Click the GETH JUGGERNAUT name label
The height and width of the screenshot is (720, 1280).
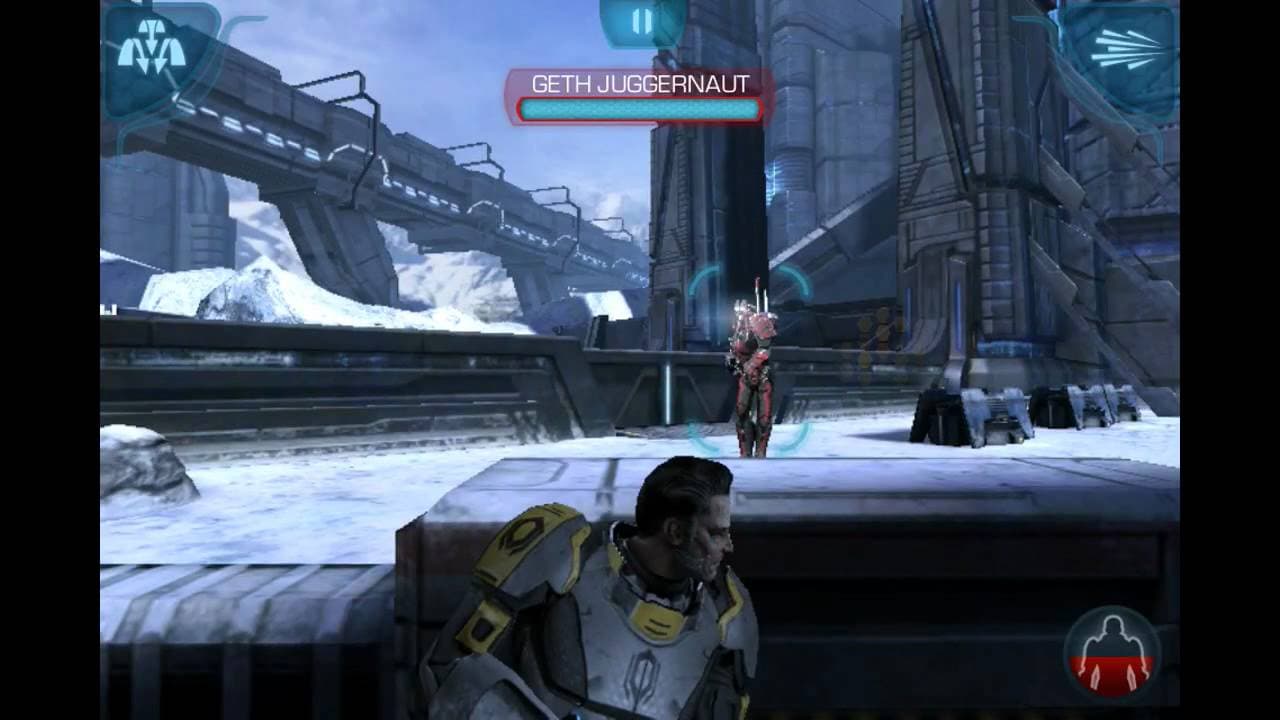[x=640, y=86]
